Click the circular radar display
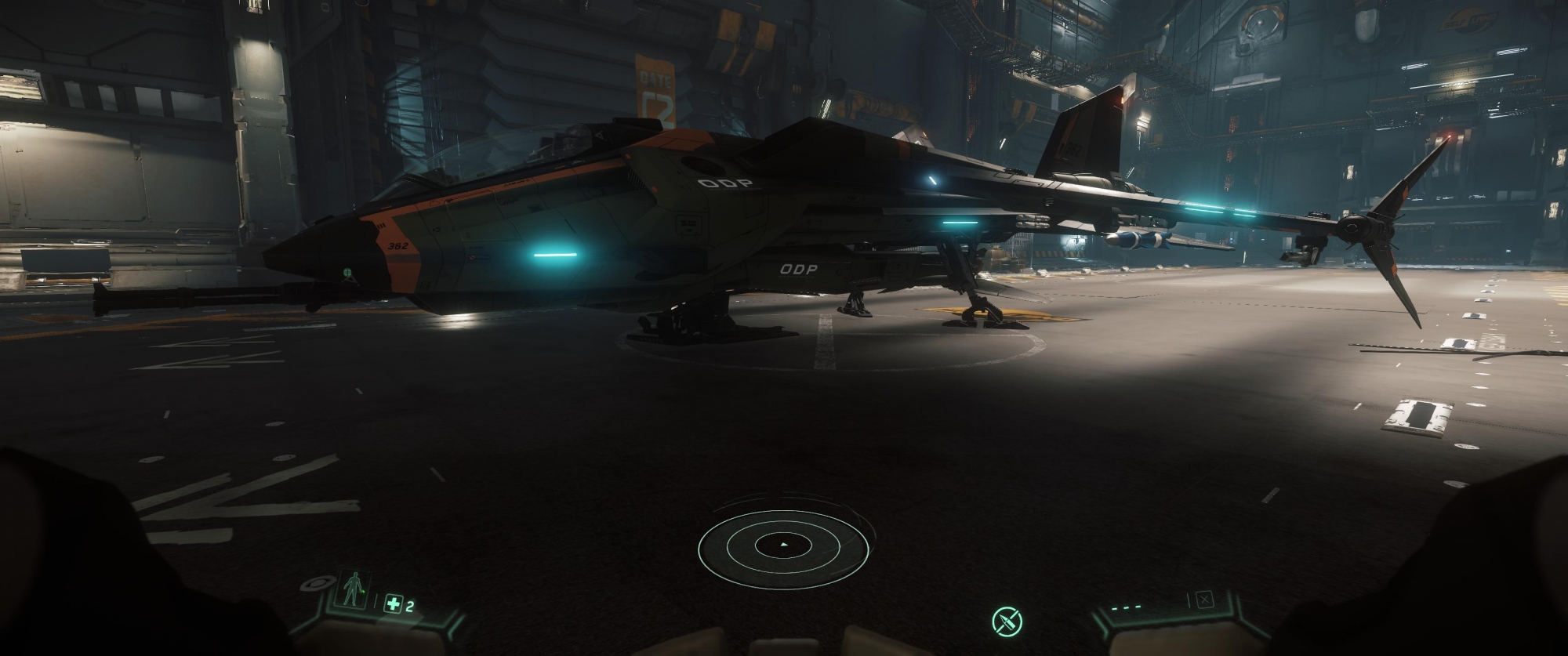The image size is (1568, 656). 785,543
